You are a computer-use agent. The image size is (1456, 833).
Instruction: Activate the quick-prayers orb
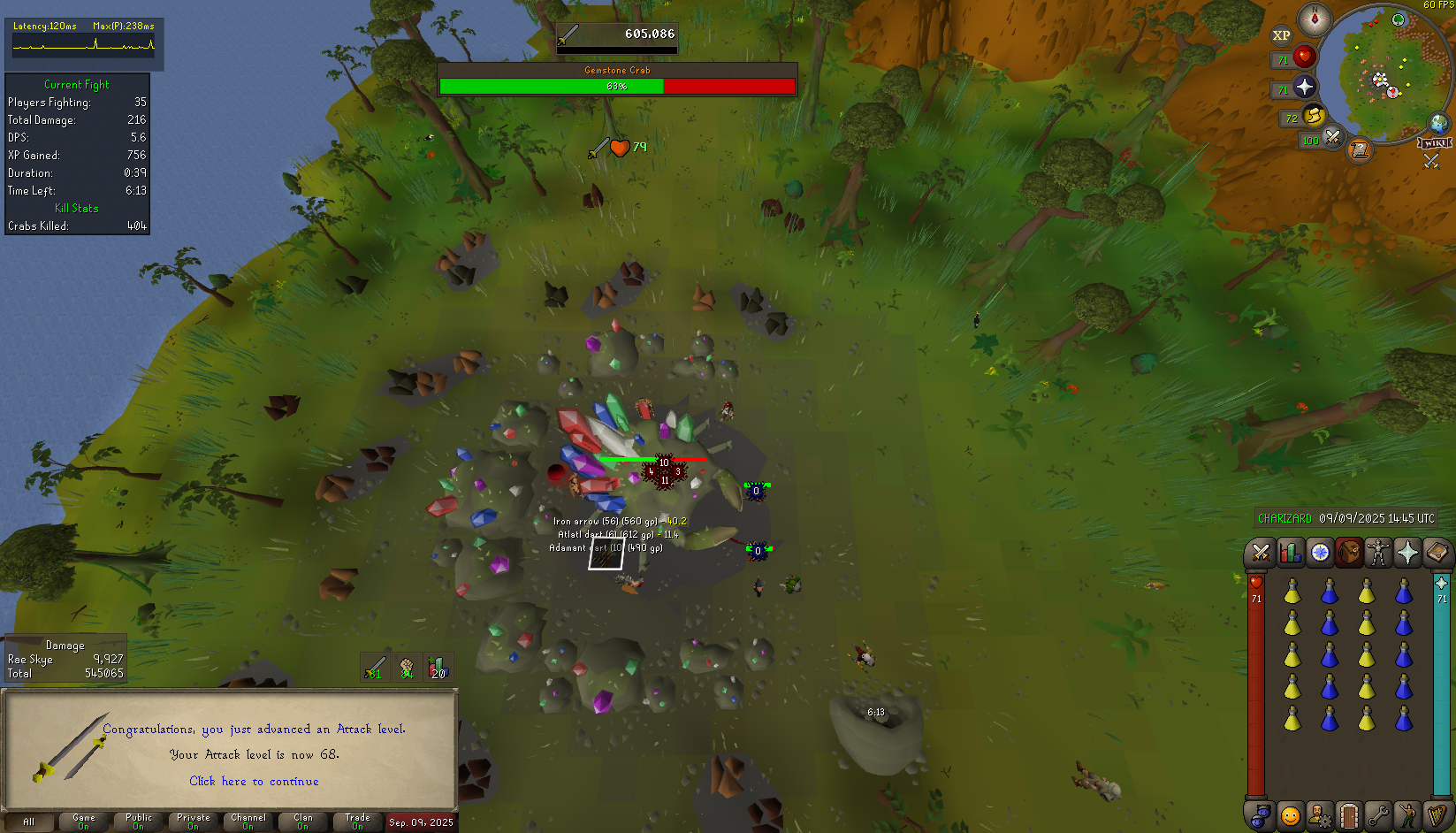coord(1304,87)
